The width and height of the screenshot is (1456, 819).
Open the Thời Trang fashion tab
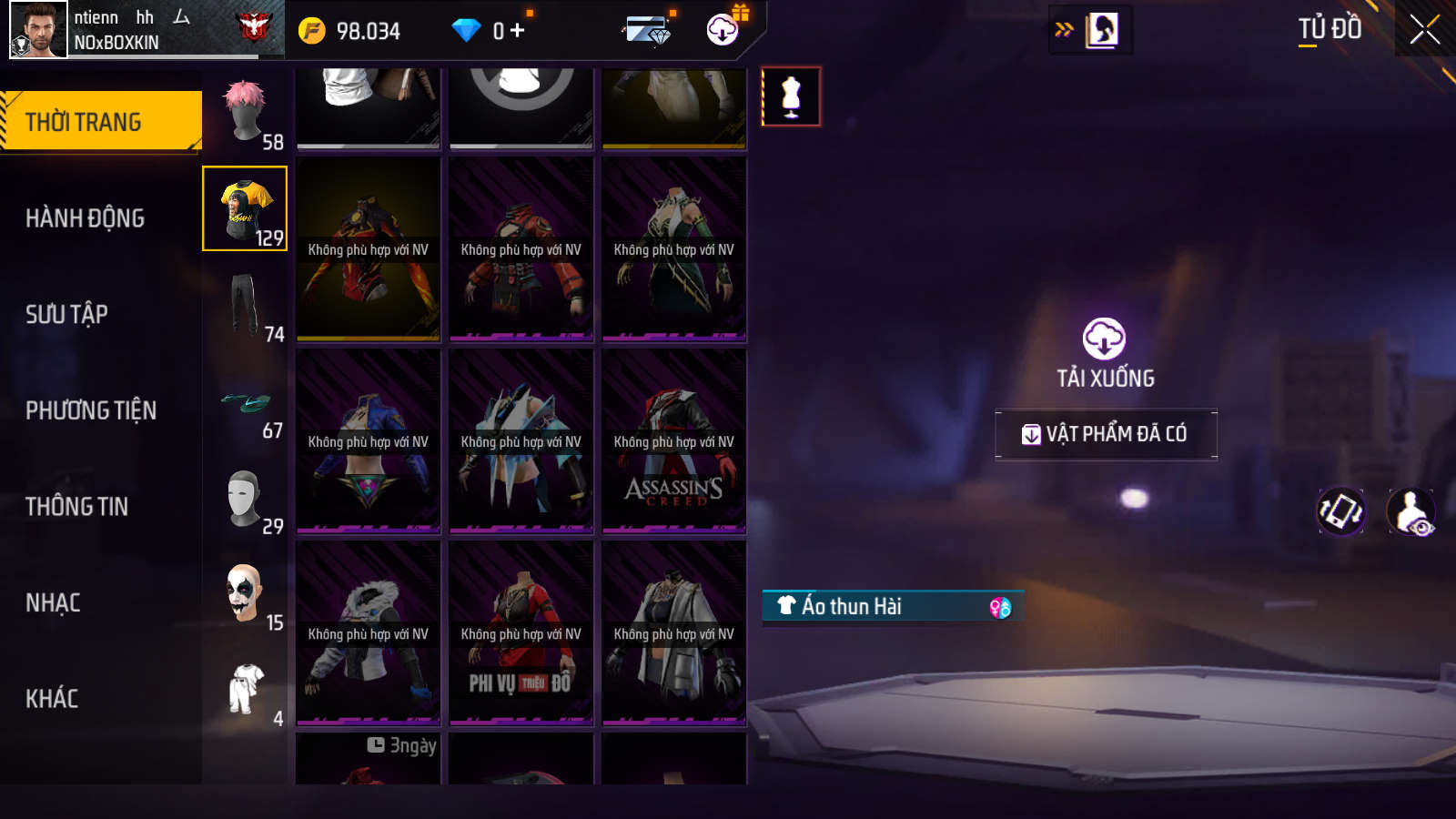[x=100, y=121]
